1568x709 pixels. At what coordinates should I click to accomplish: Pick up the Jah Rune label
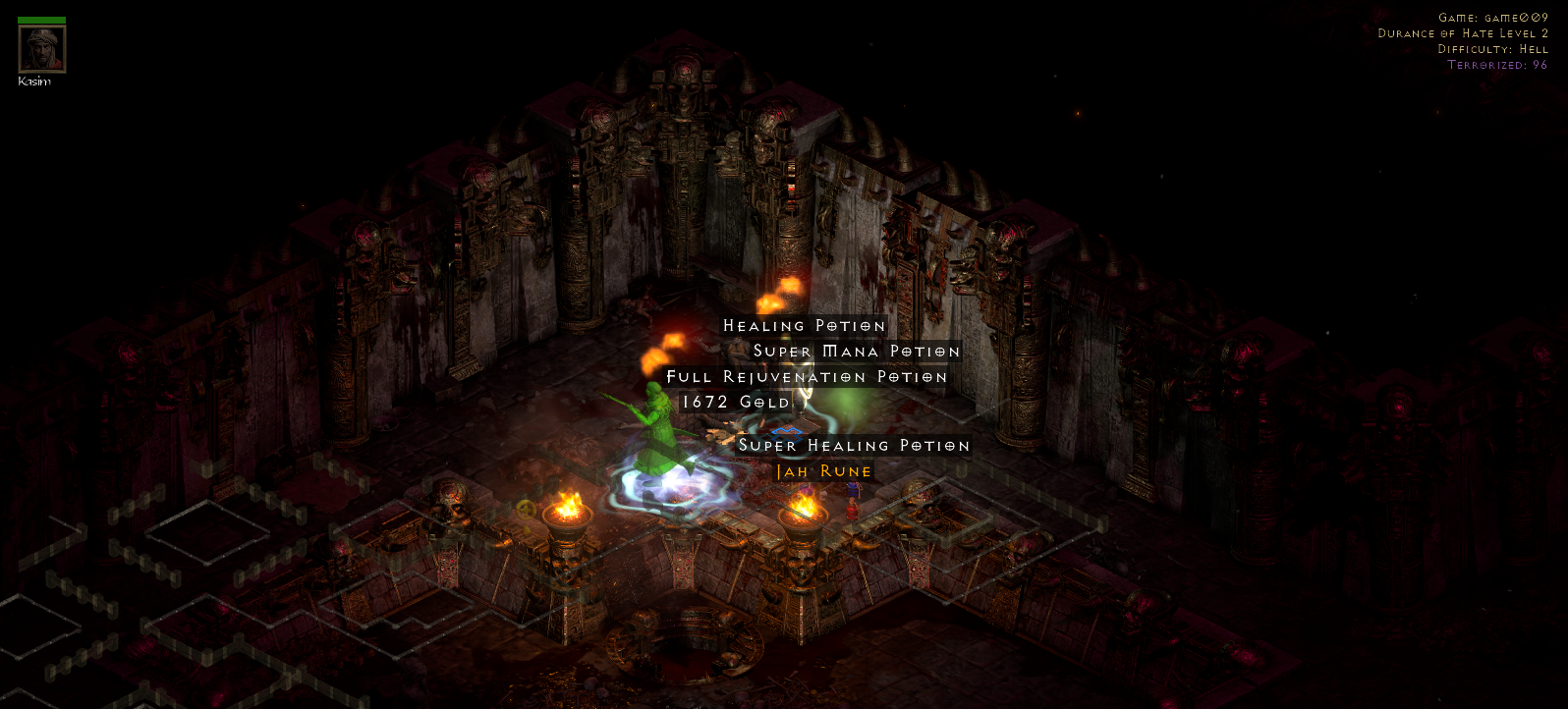tap(823, 472)
